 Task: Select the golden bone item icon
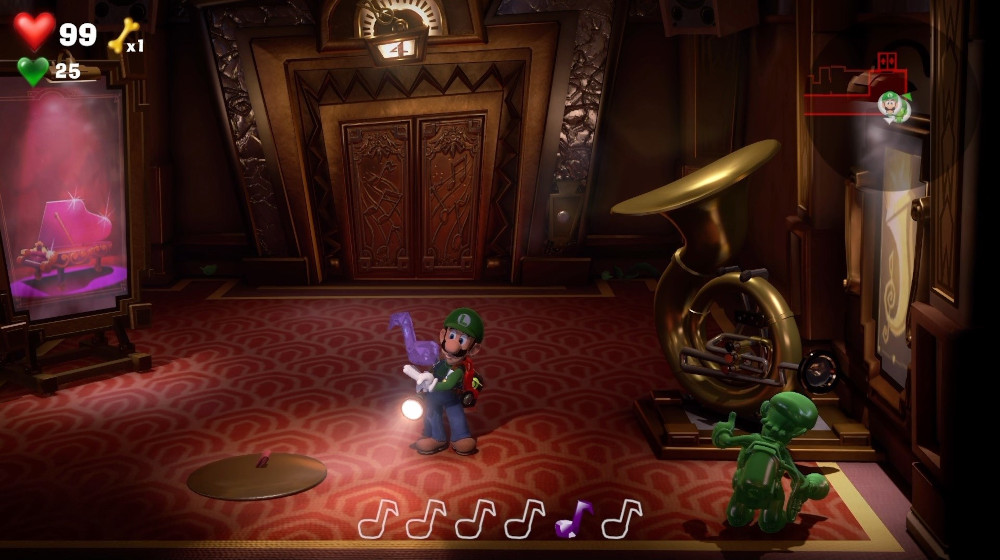click(122, 36)
